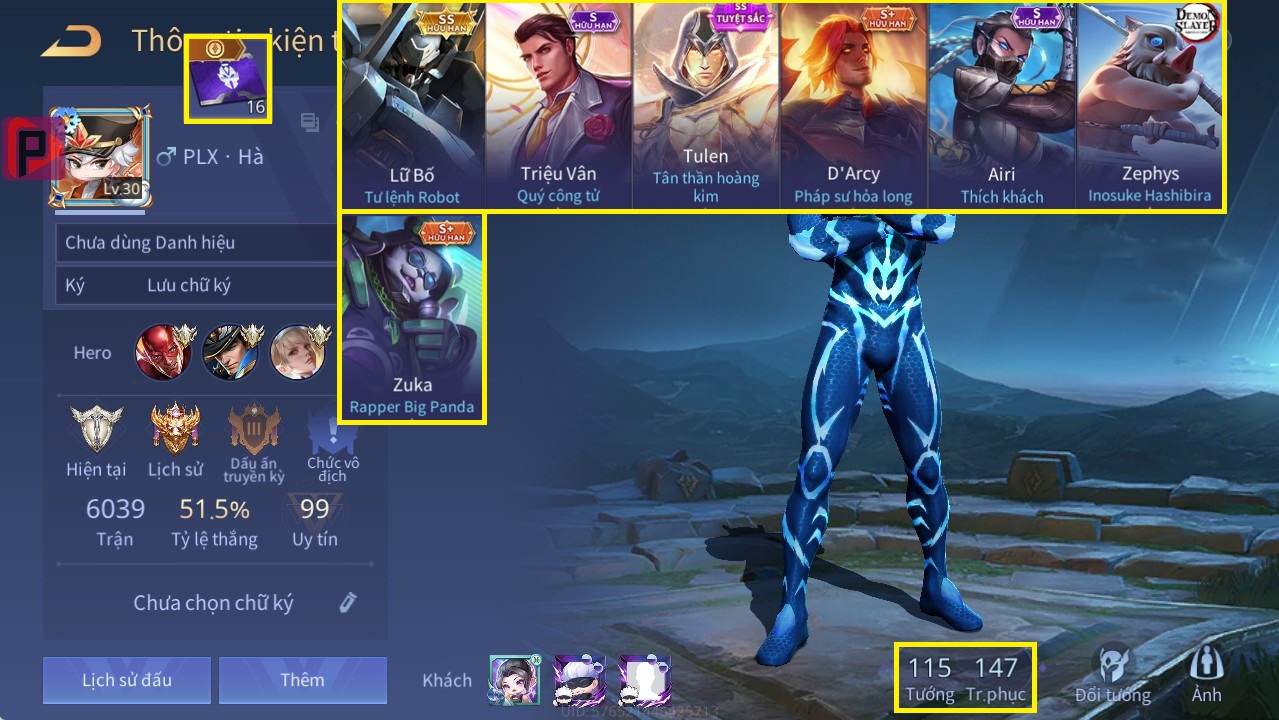Image resolution: width=1279 pixels, height=720 pixels.
Task: View the Zephys Inosuke Hashibira card
Action: click(x=1150, y=106)
